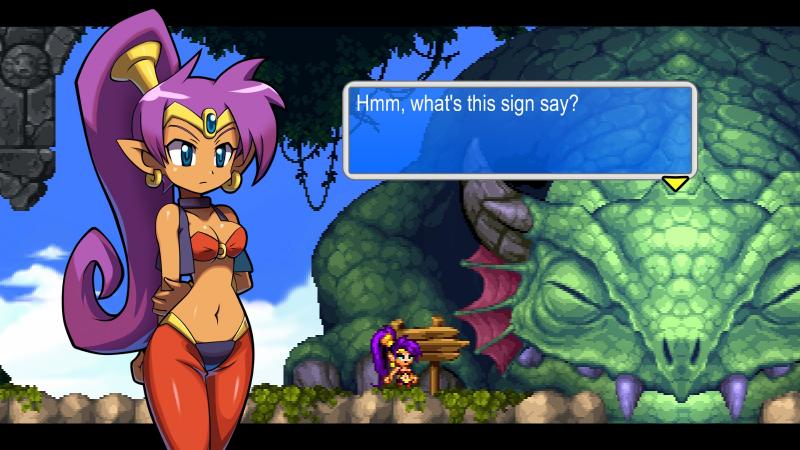The height and width of the screenshot is (450, 800).
Task: Advance dialogue with the yellow arrow indicator
Action: point(676,183)
